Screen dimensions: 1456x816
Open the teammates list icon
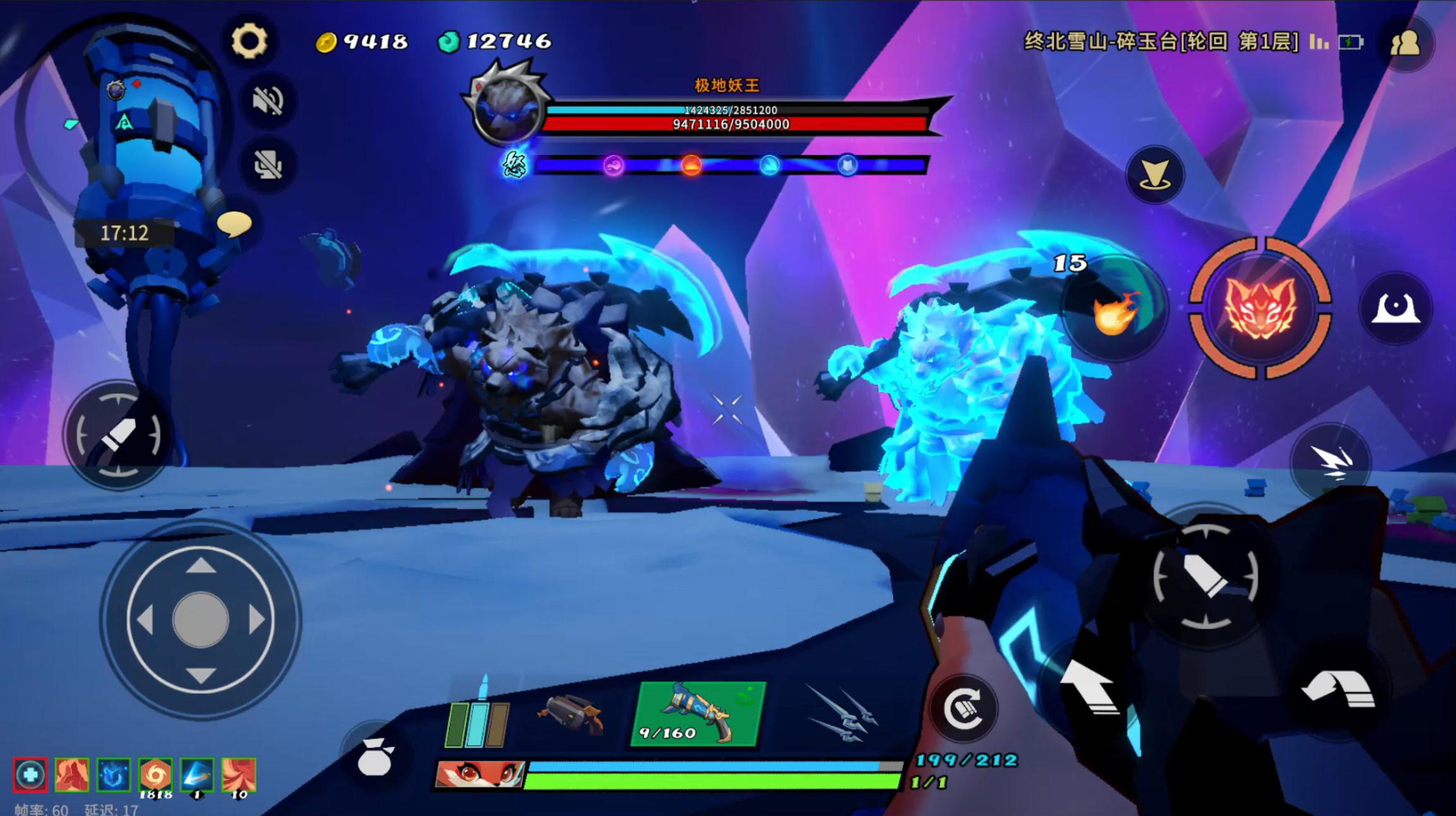click(x=1405, y=43)
